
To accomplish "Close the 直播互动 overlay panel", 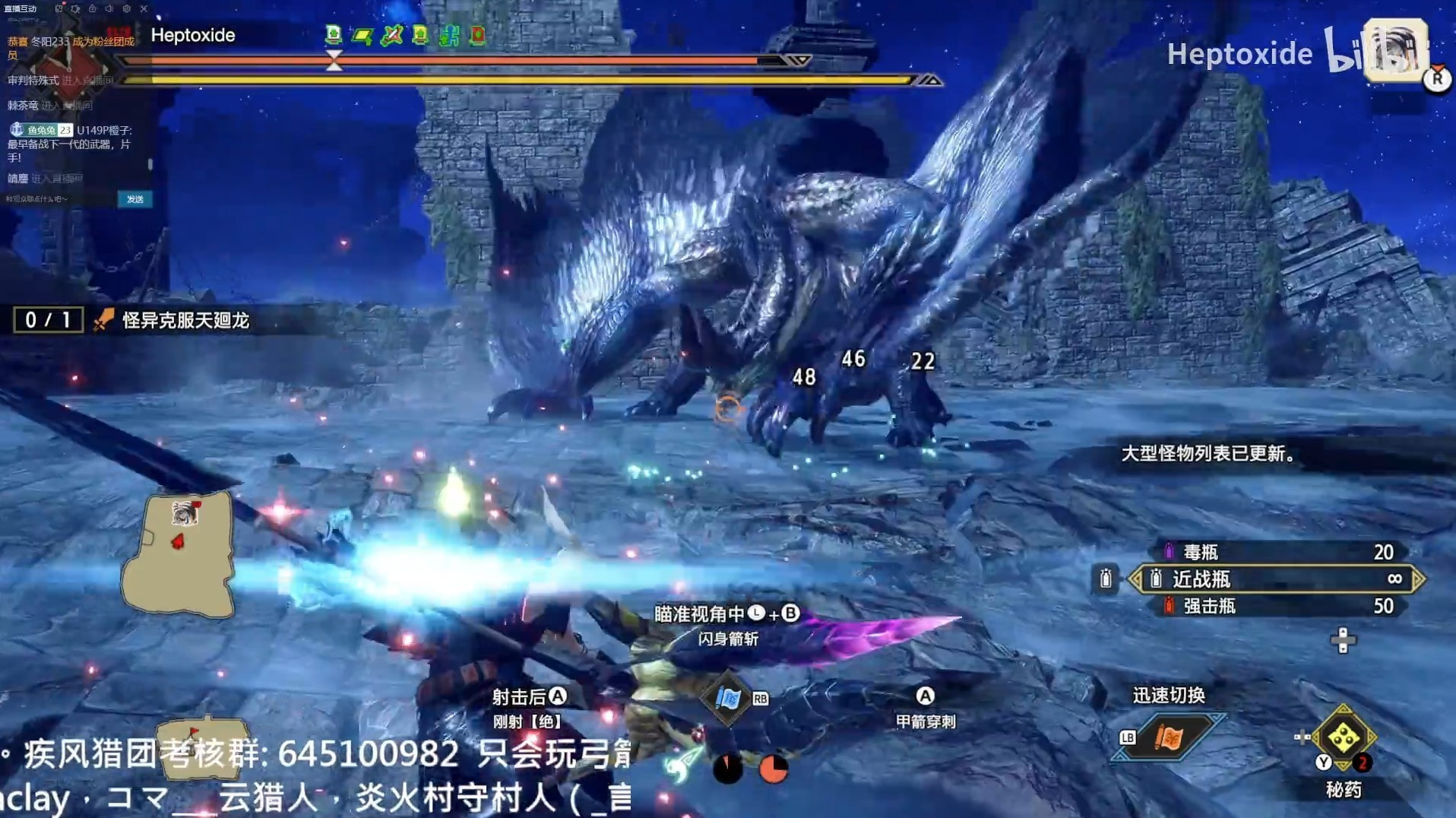I will [x=144, y=9].
